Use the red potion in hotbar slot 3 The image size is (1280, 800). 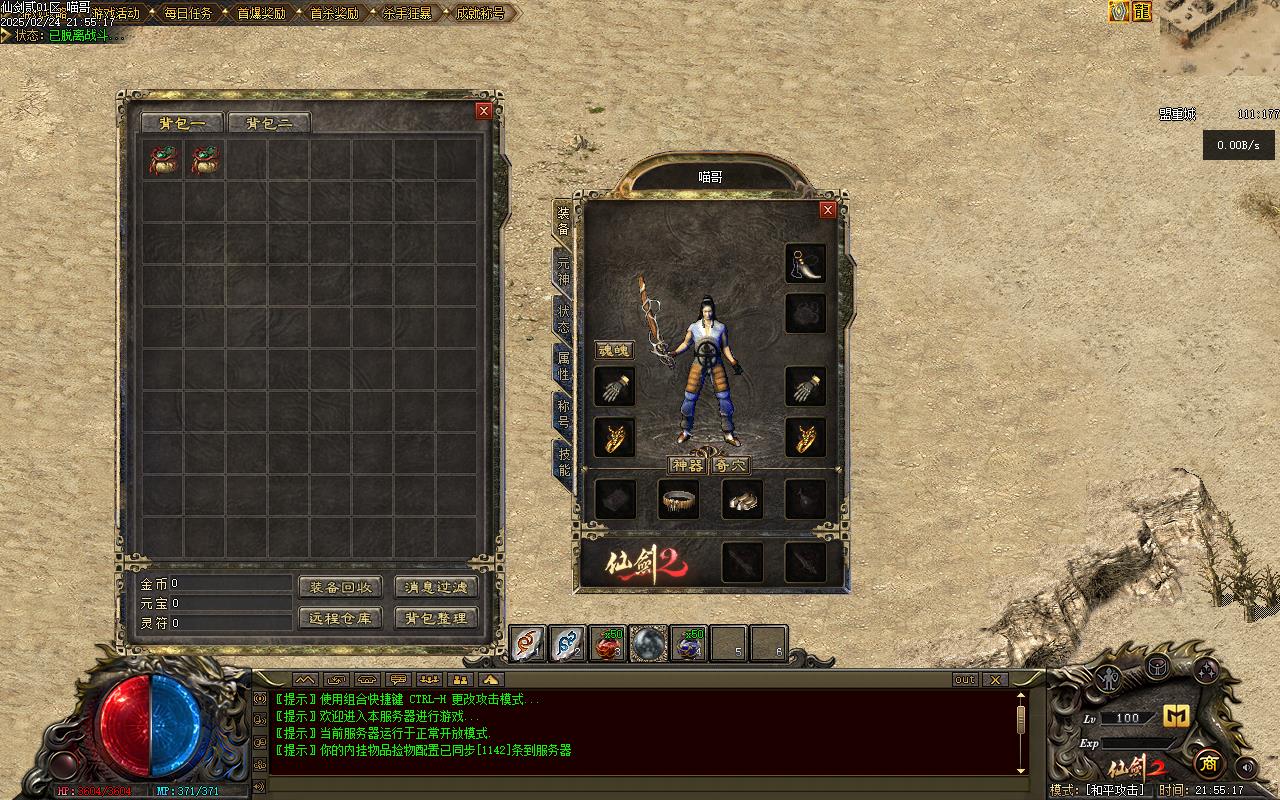click(x=607, y=644)
